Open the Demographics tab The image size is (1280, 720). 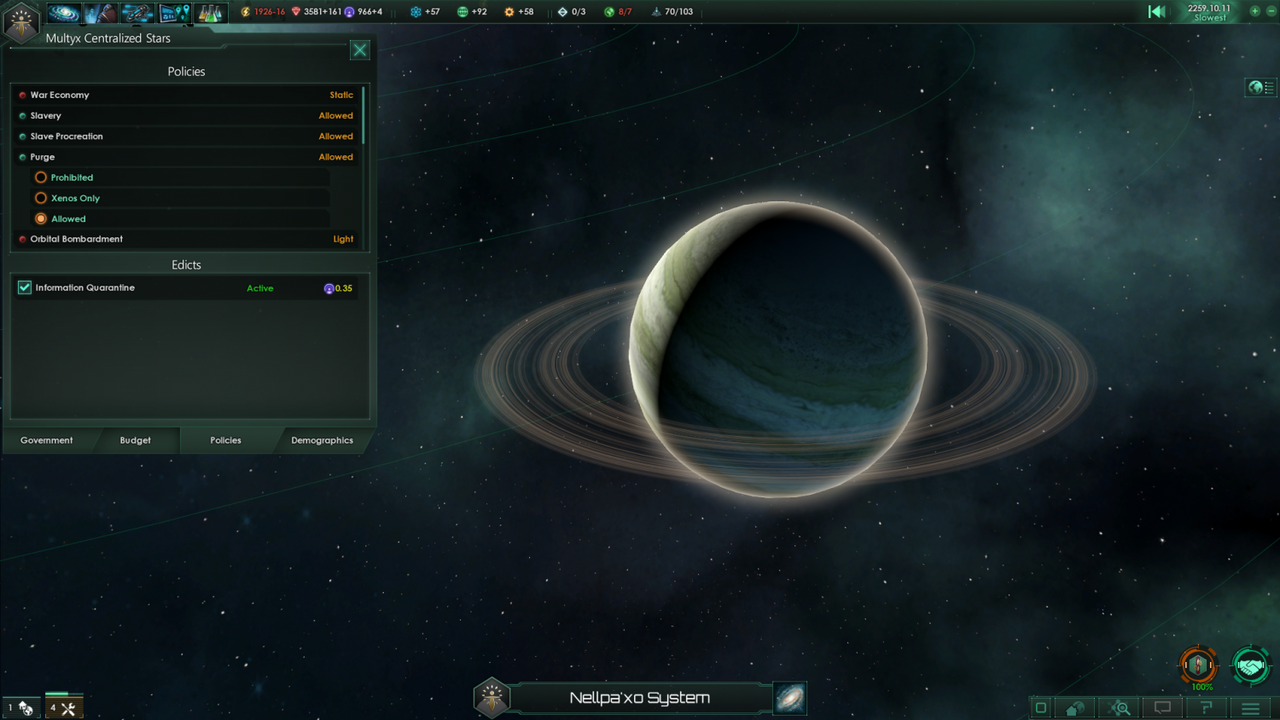click(x=322, y=440)
